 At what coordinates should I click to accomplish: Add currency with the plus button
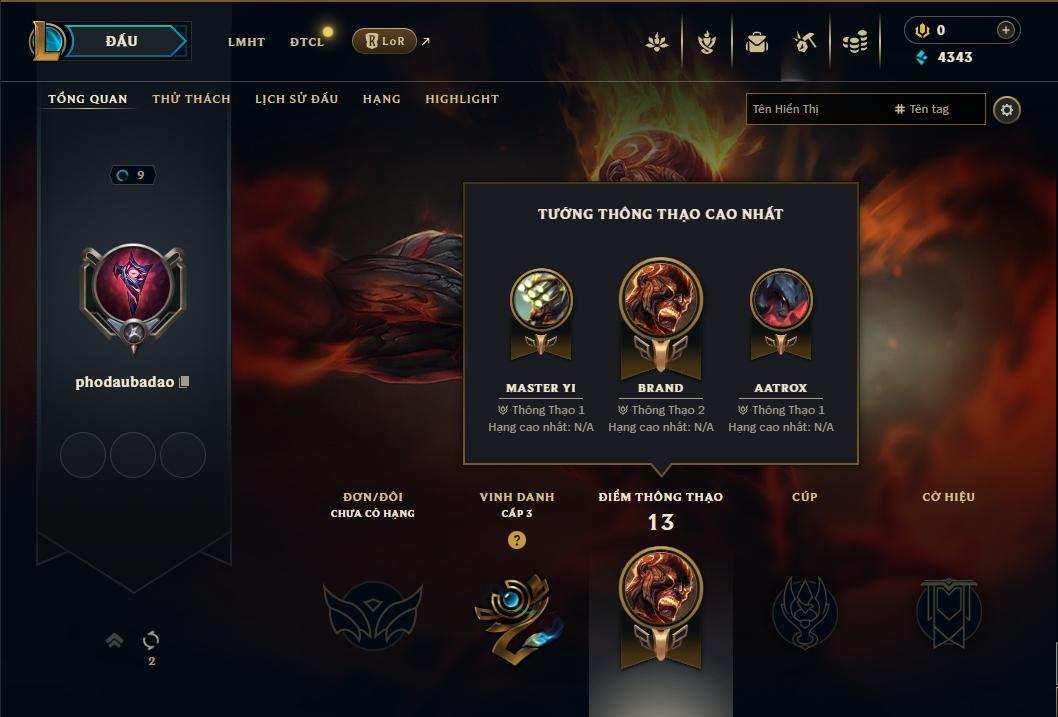coord(1006,30)
